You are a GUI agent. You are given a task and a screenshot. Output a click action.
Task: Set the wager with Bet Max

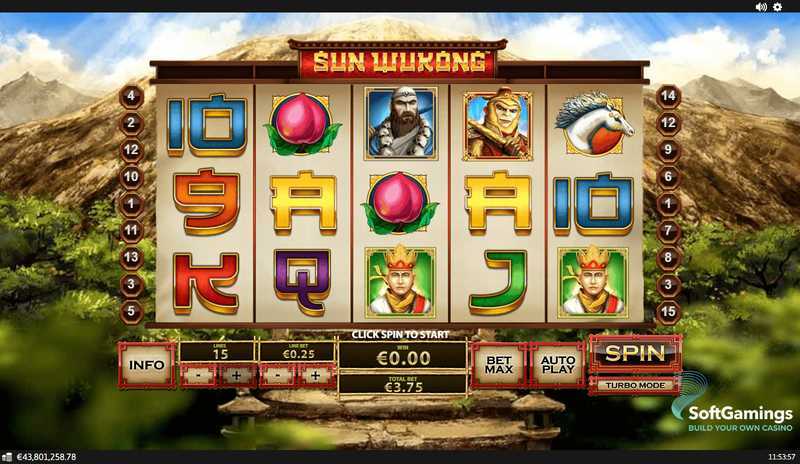click(x=499, y=366)
